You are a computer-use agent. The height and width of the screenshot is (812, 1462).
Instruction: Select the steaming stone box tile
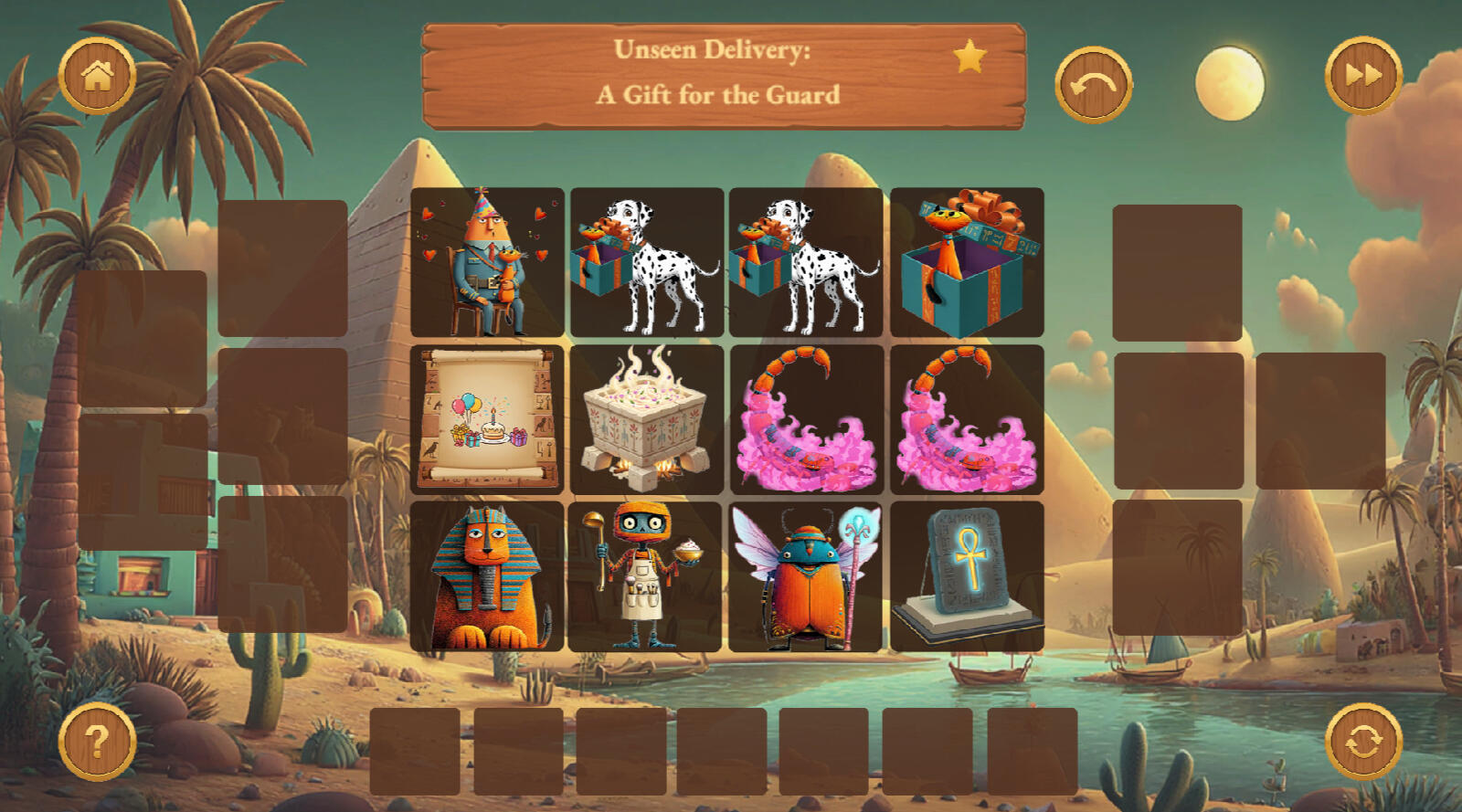point(646,419)
